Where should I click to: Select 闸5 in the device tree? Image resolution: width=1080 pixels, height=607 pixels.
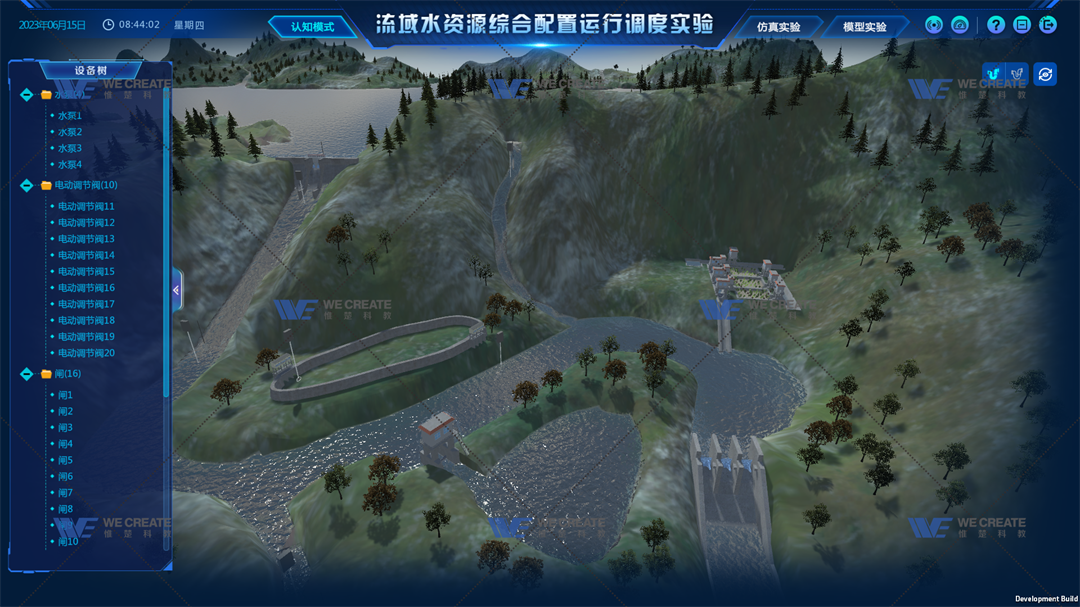pyautogui.click(x=65, y=460)
